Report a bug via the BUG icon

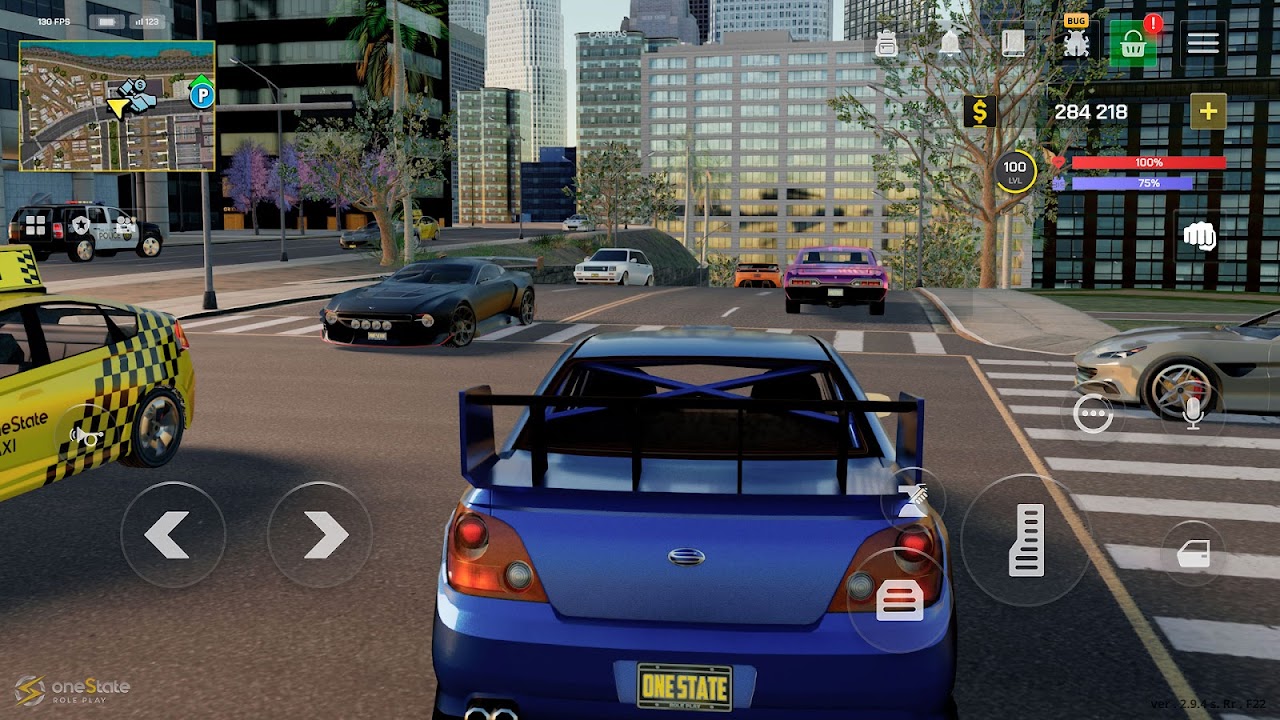1076,41
